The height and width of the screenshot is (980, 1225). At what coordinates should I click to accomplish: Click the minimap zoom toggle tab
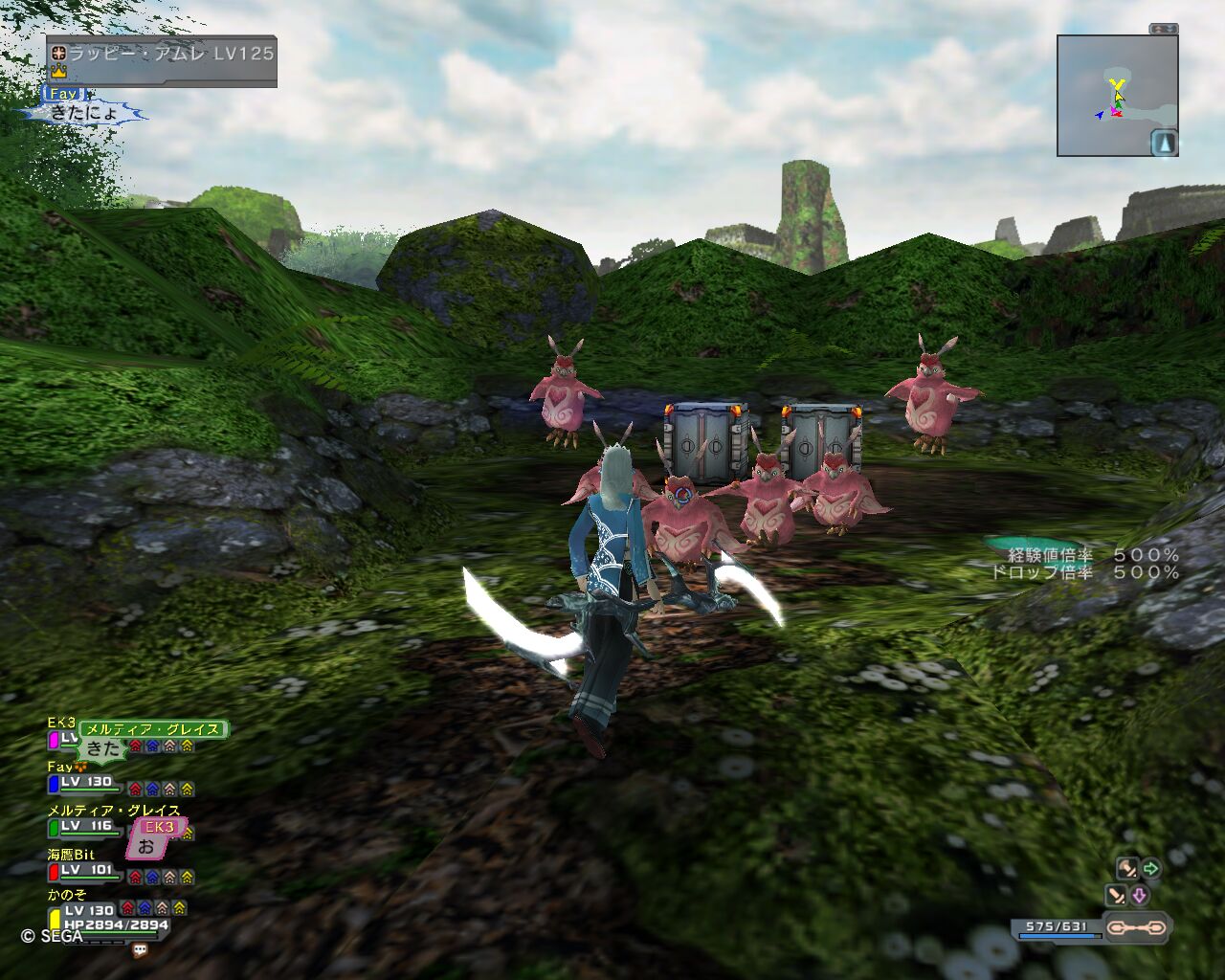1164,30
